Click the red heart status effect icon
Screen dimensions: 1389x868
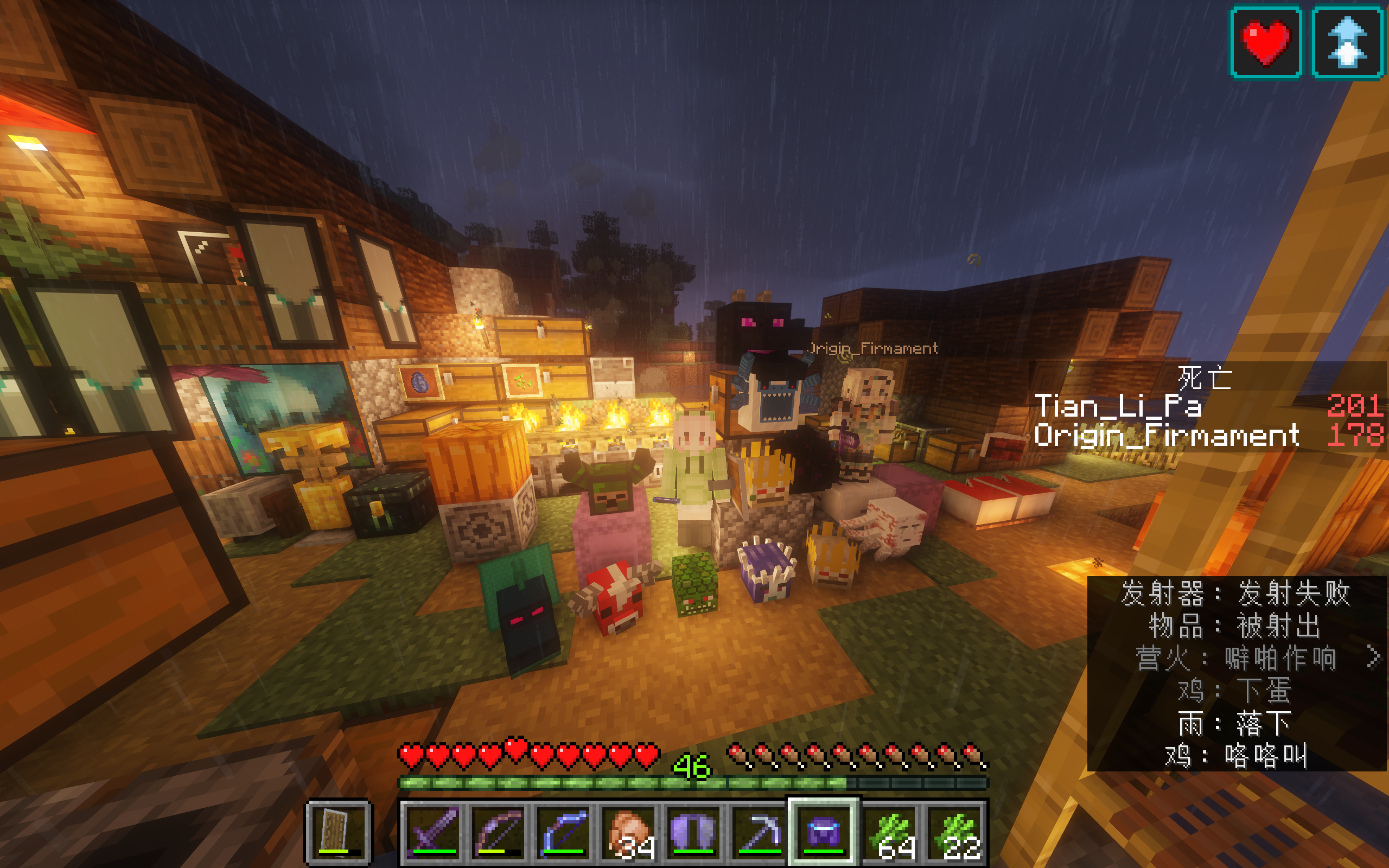(1266, 42)
